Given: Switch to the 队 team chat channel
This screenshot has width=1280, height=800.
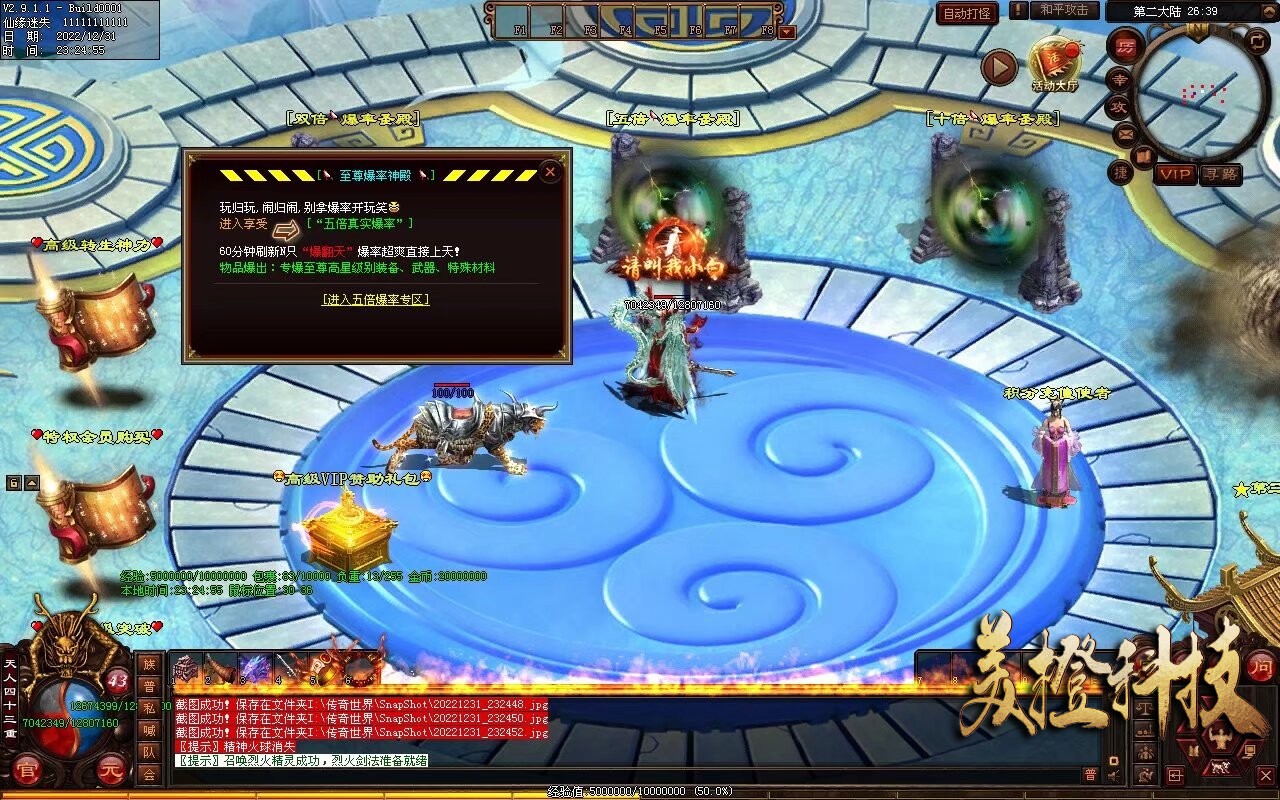Looking at the screenshot, I should tap(149, 752).
